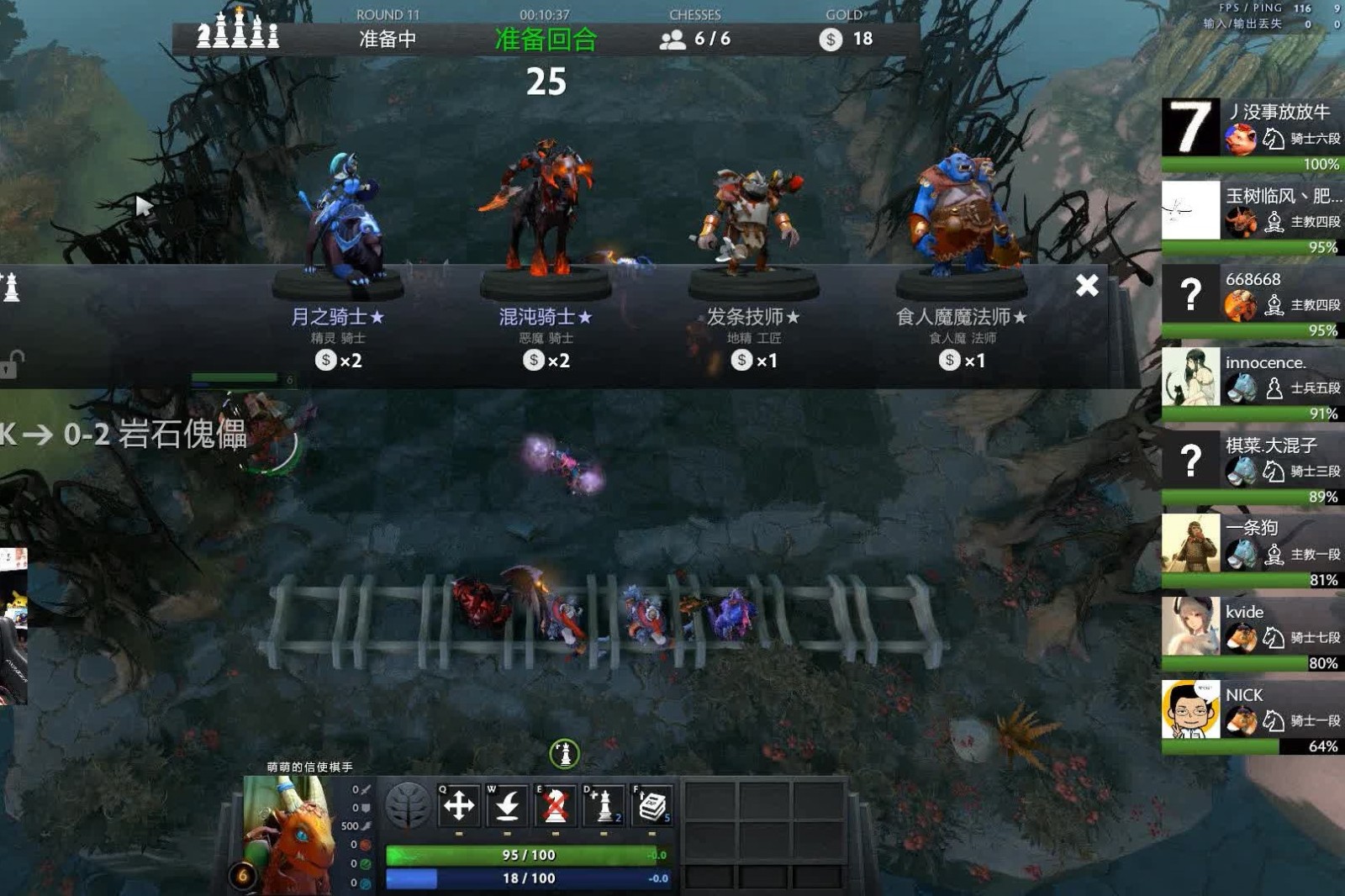Activate the red X remove chess ability
This screenshot has width=1345, height=896.
pos(555,806)
